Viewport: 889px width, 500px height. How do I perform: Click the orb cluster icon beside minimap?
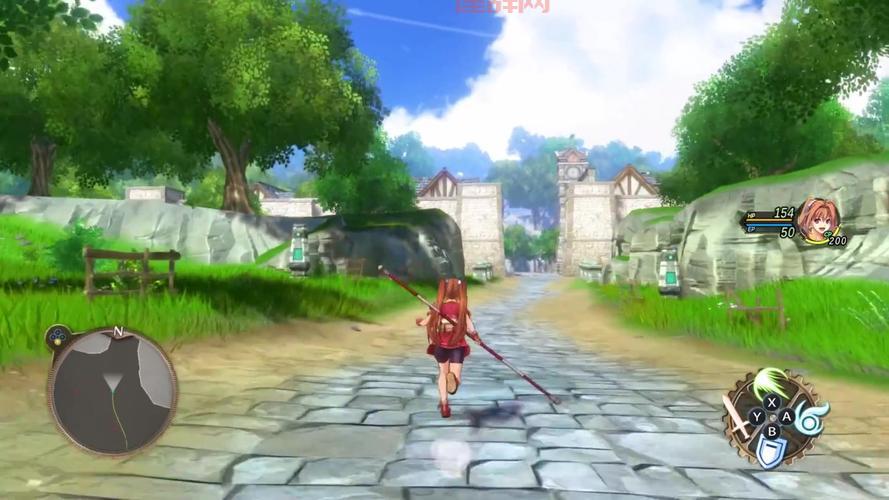[57, 336]
